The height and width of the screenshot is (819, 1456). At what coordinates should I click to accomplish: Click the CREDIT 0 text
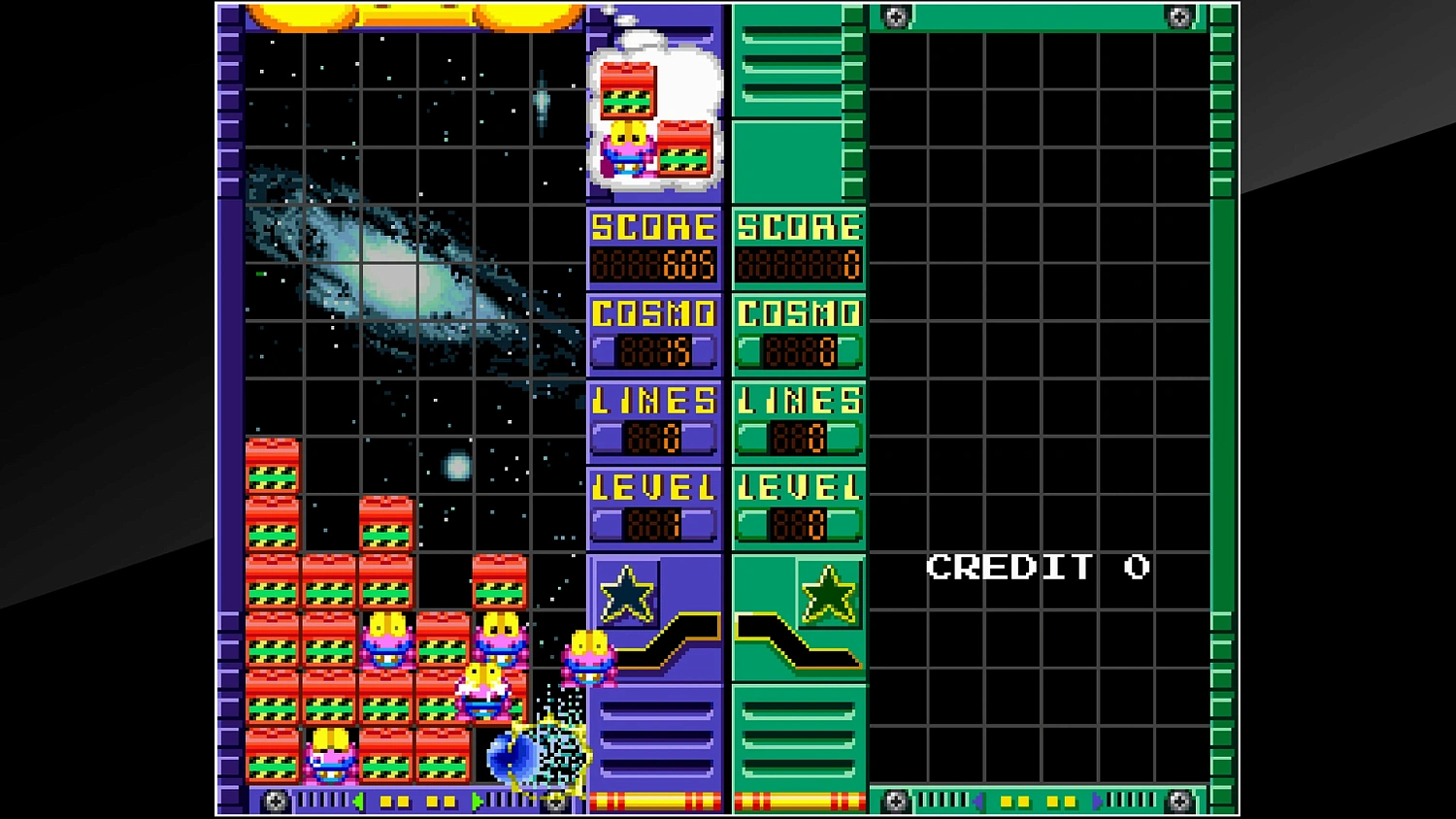[x=1039, y=567]
